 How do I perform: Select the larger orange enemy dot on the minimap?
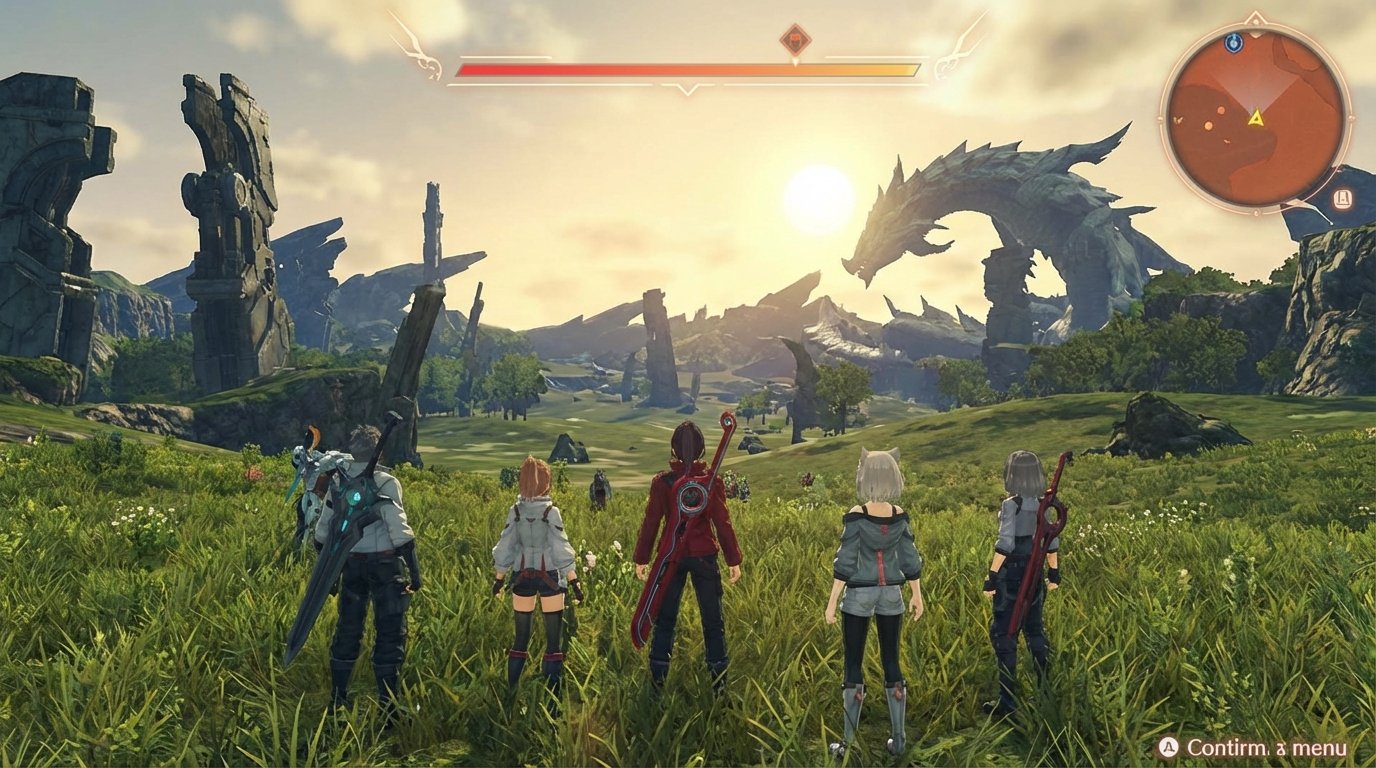(1209, 125)
